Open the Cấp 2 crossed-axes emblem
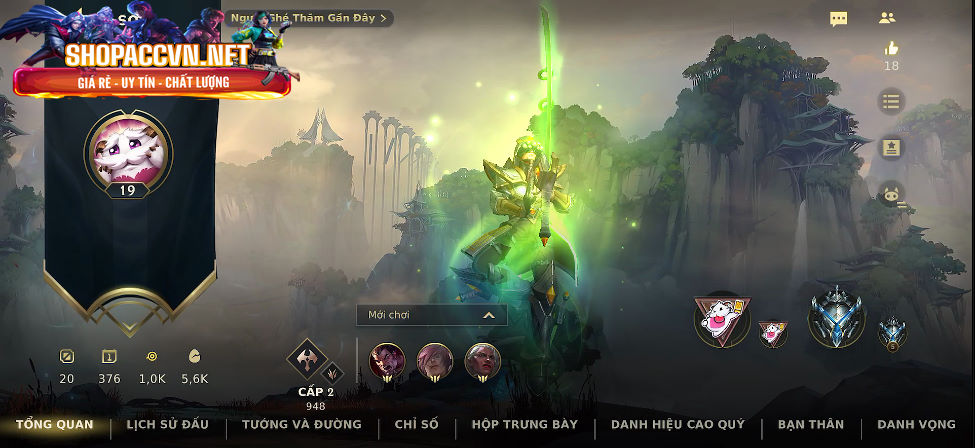975x448 pixels. click(x=309, y=362)
